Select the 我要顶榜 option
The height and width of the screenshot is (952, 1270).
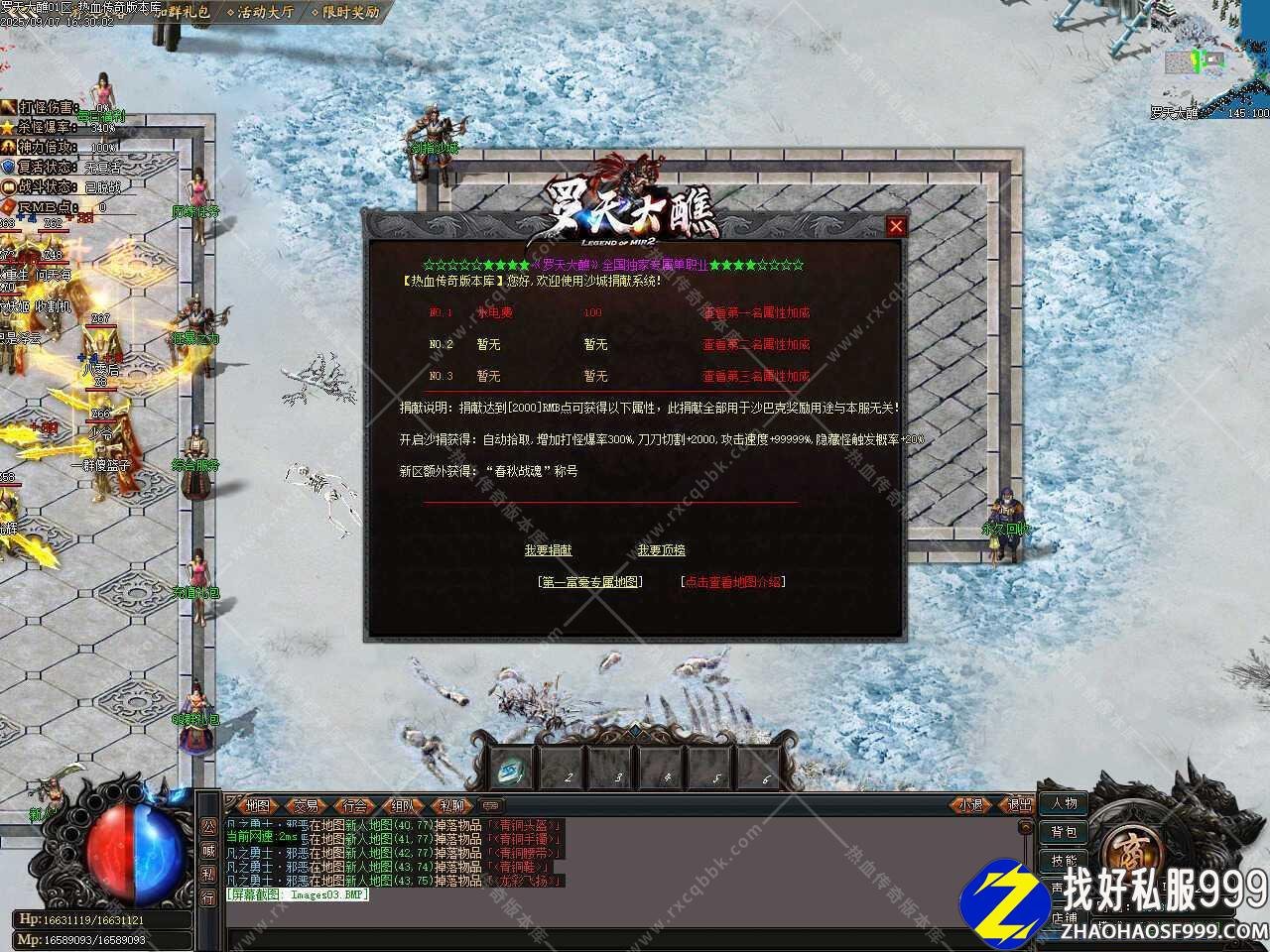[x=662, y=550]
